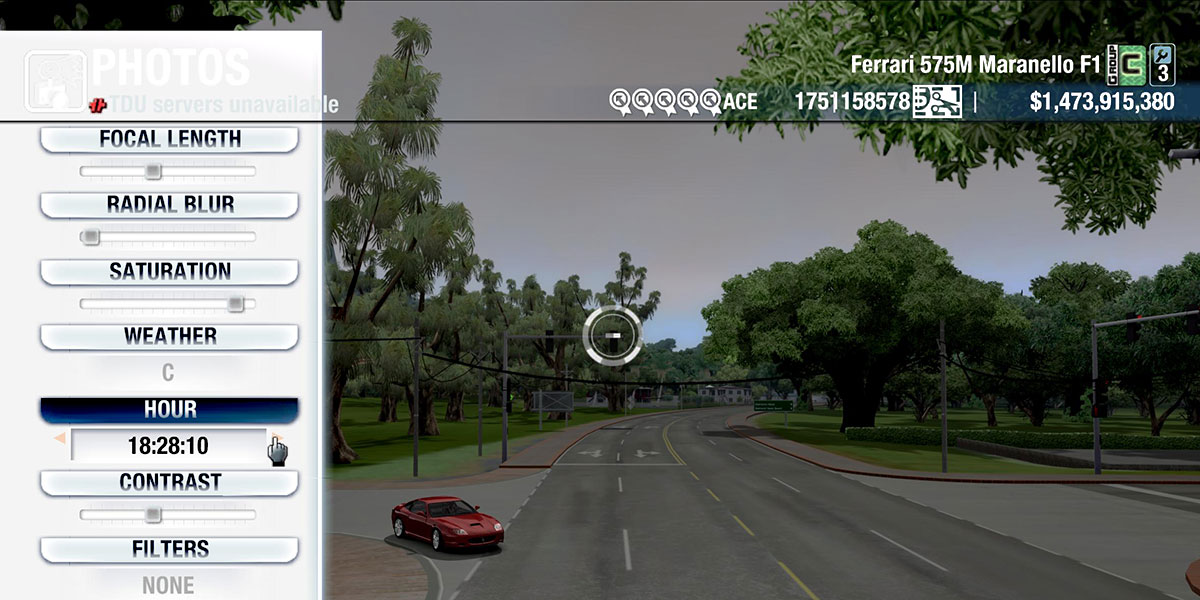
Task: Click the Focal Length slider handle
Action: coord(152,171)
